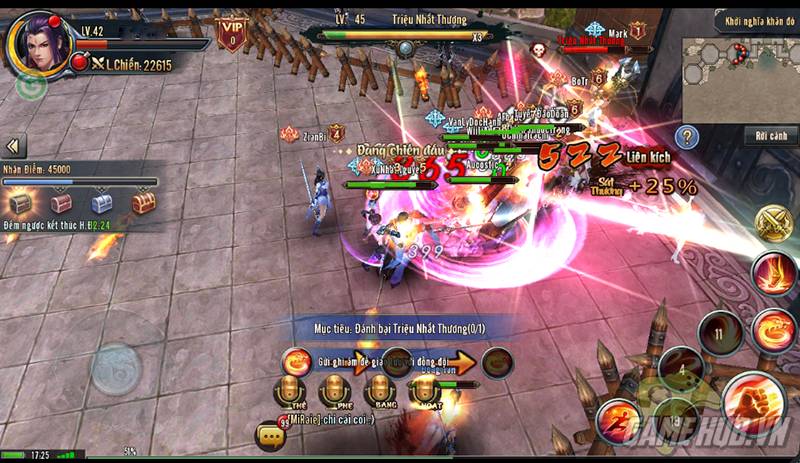Toggle the crossed swords auto-battle button
The width and height of the screenshot is (800, 463).
click(x=774, y=222)
